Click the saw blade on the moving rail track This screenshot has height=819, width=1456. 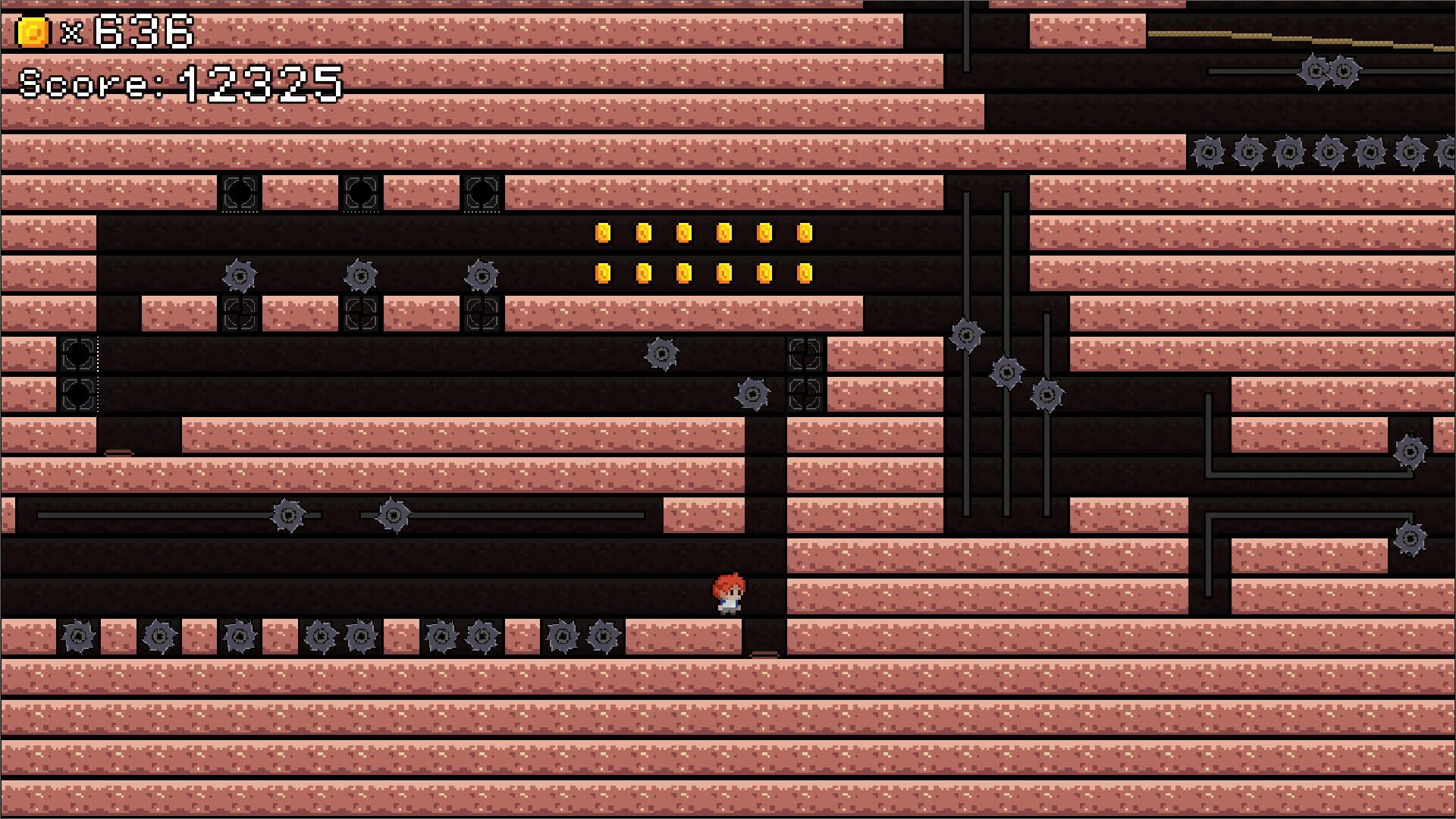pyautogui.click(x=289, y=516)
